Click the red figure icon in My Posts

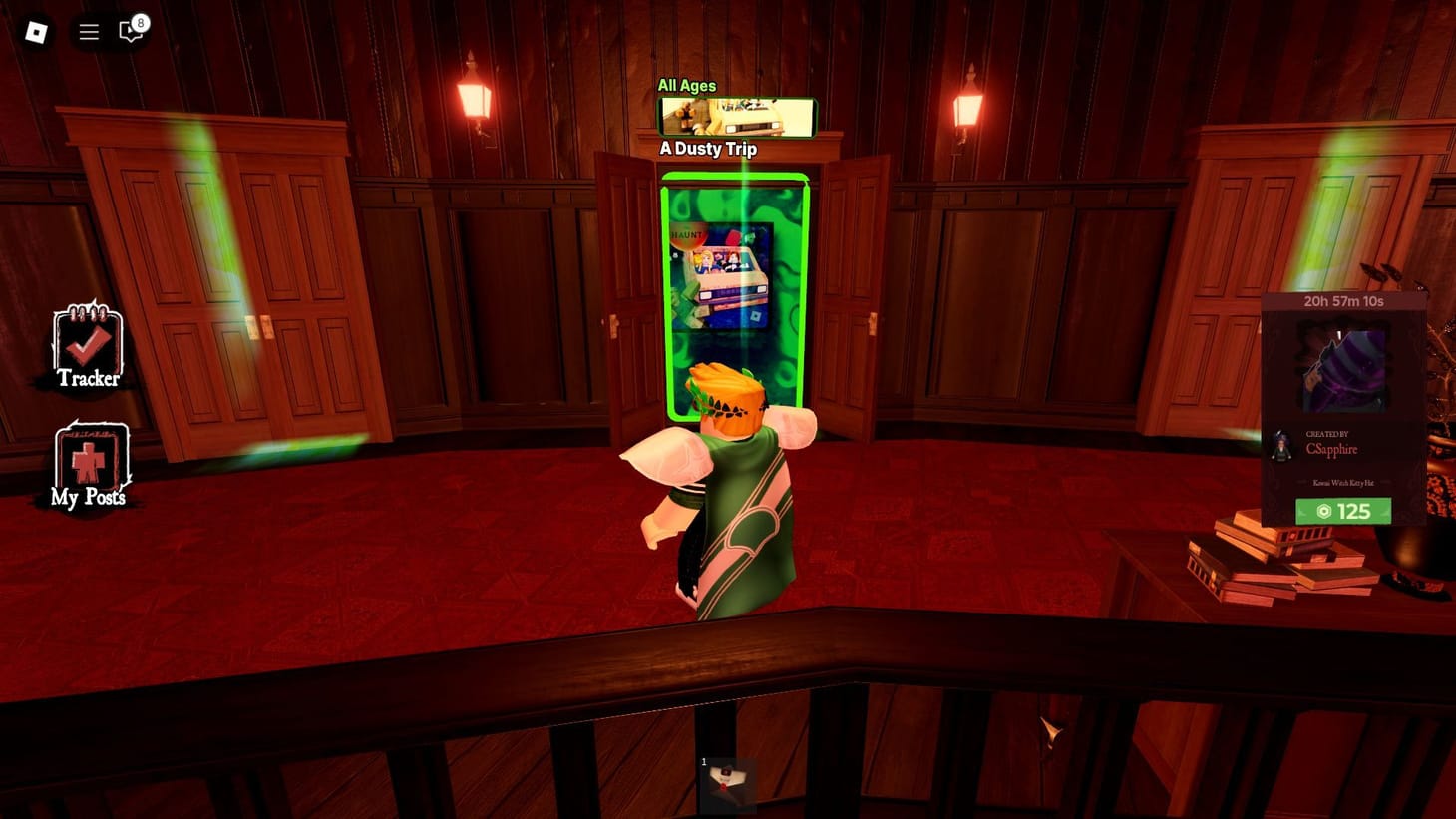(x=88, y=460)
